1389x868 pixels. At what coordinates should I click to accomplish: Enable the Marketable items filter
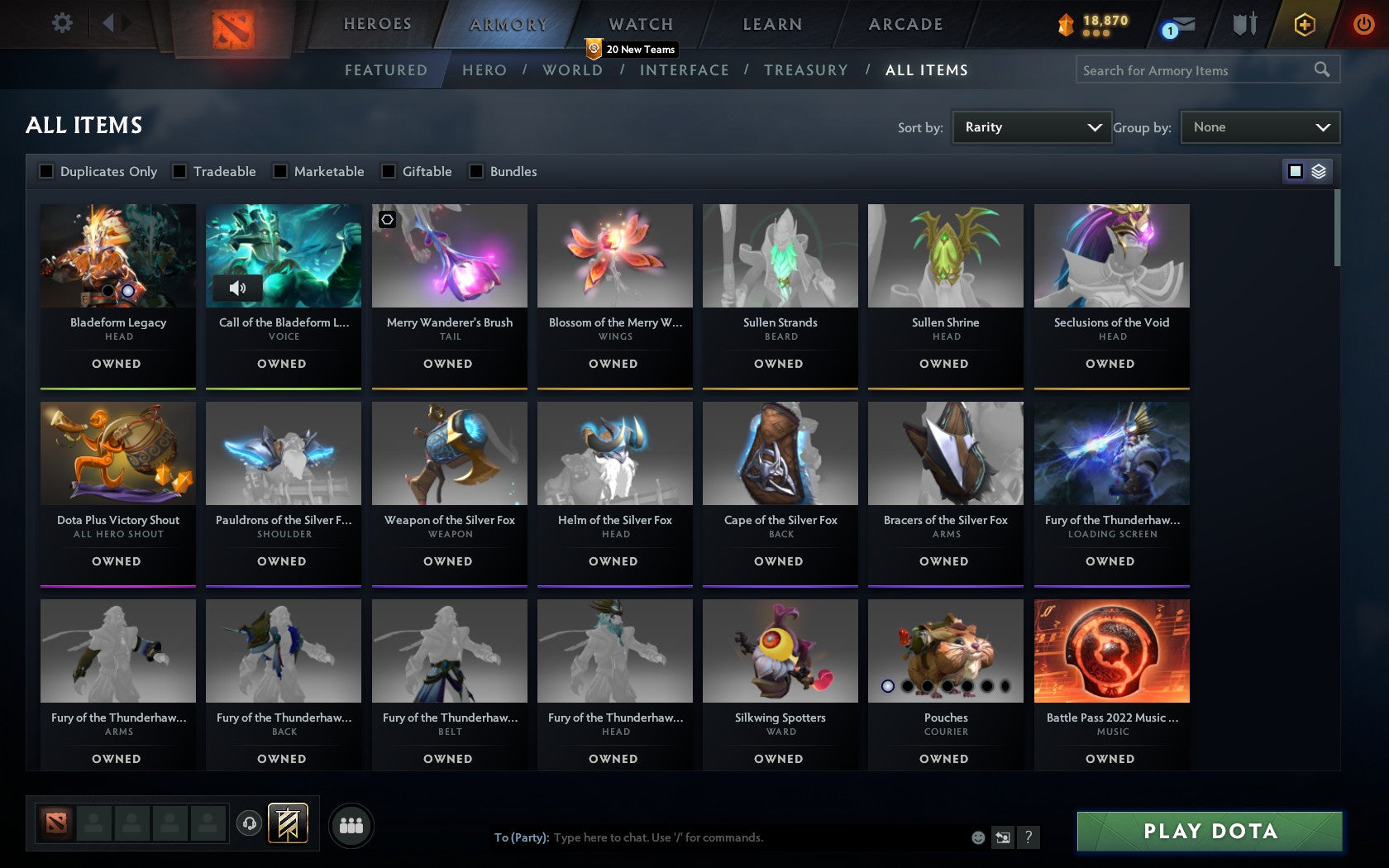coord(280,171)
